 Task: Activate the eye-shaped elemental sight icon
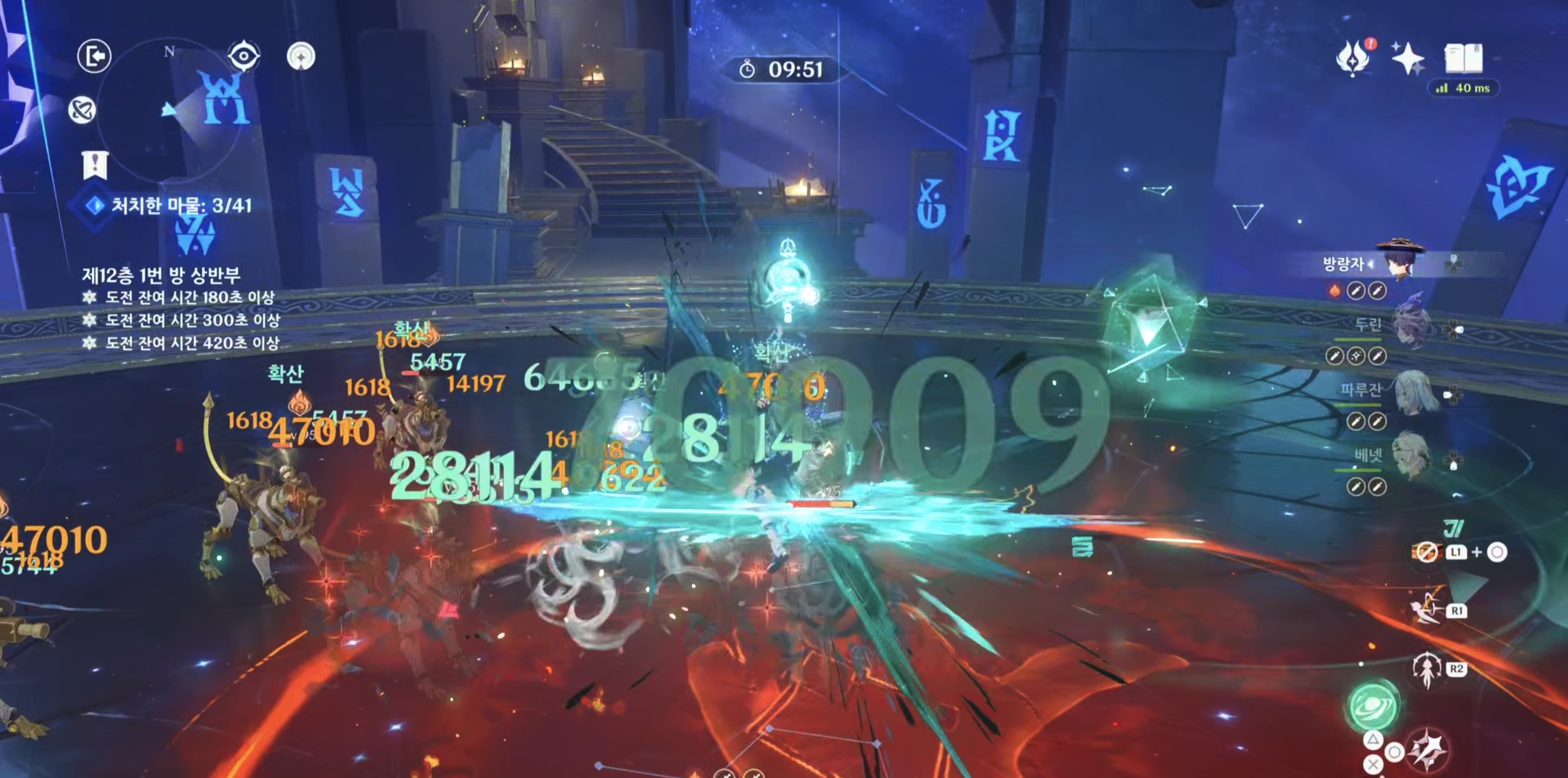243,56
